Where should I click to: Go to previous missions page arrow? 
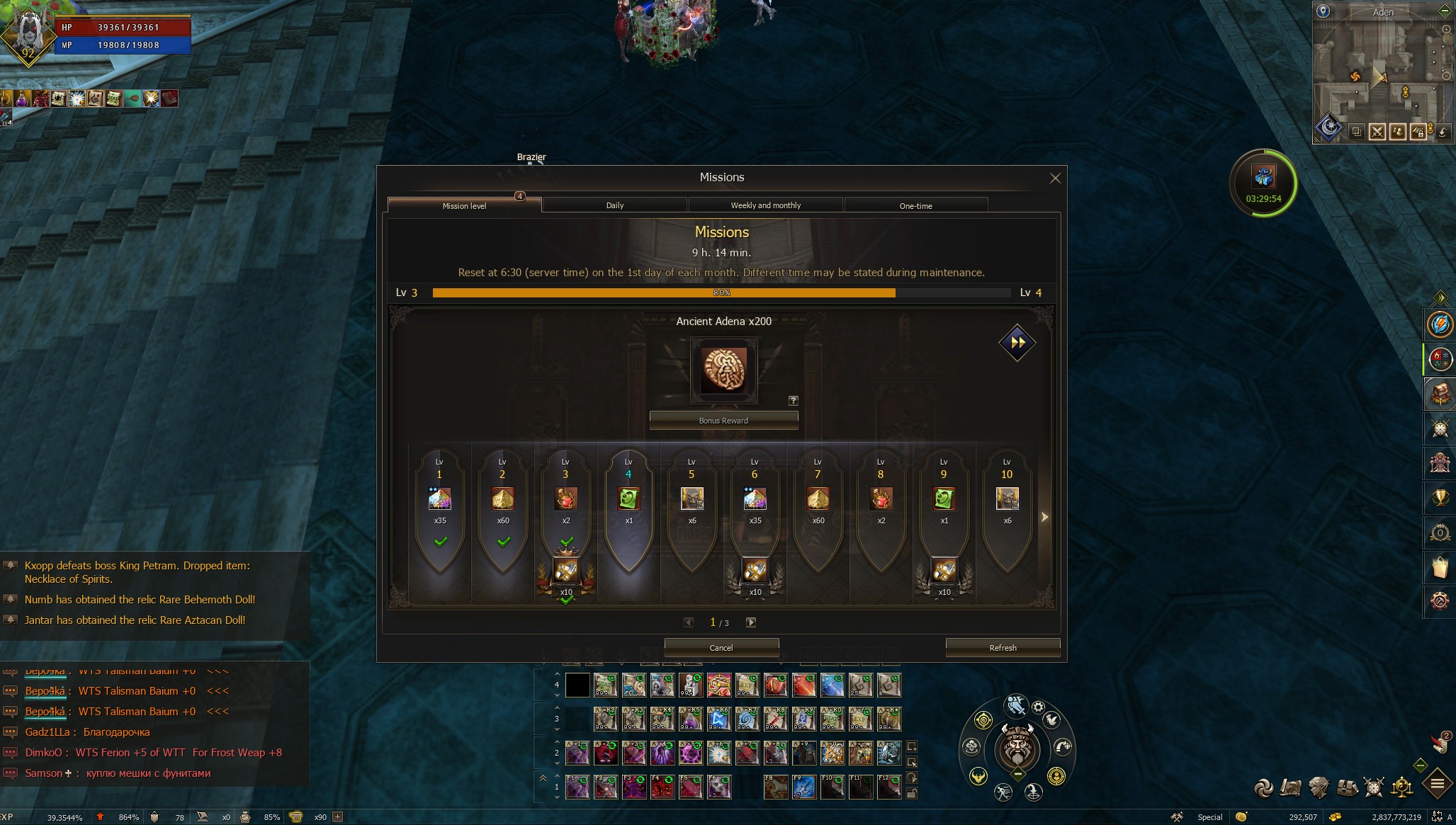(689, 622)
